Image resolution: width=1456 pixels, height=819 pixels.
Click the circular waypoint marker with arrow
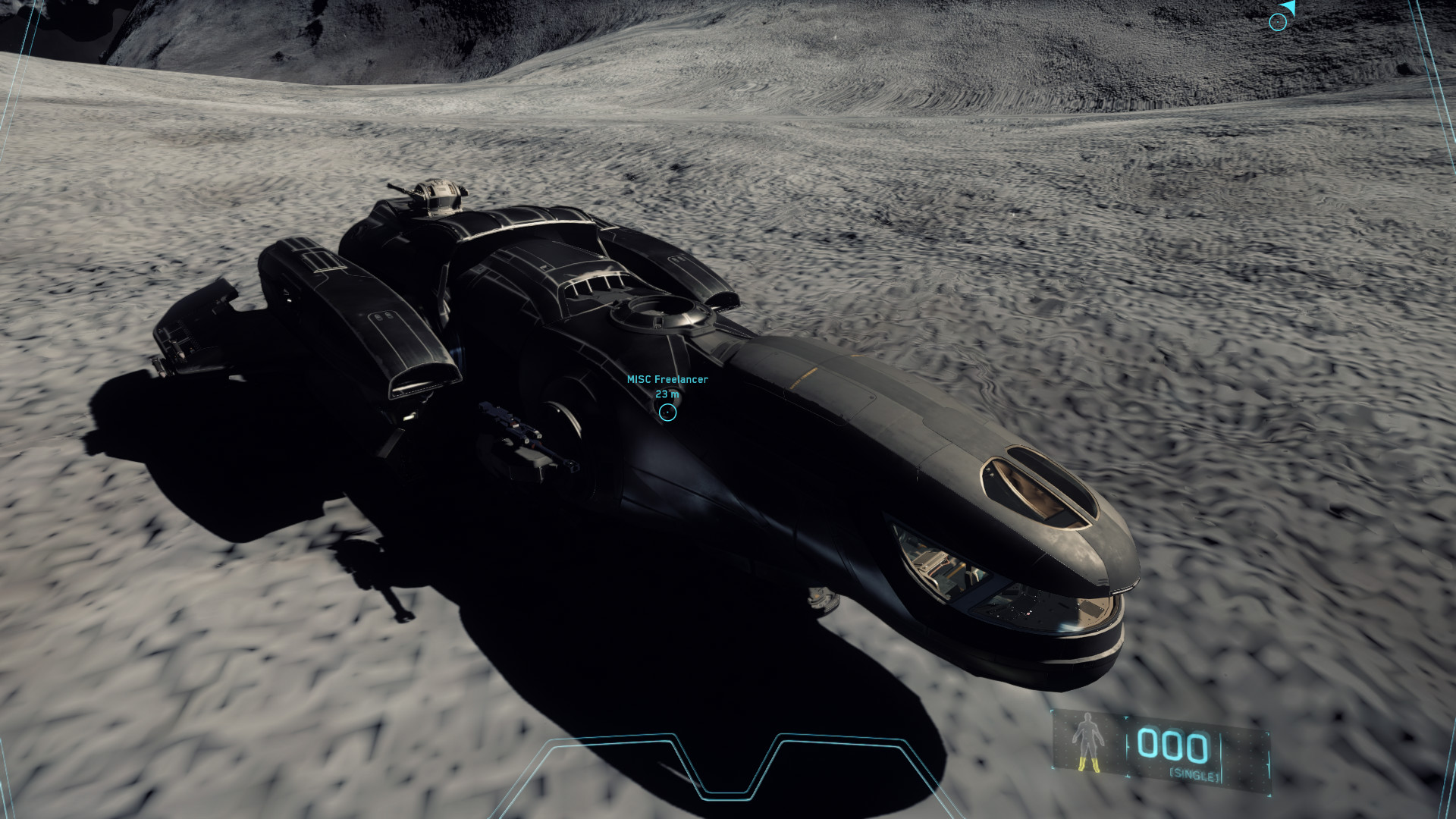coord(1278,21)
